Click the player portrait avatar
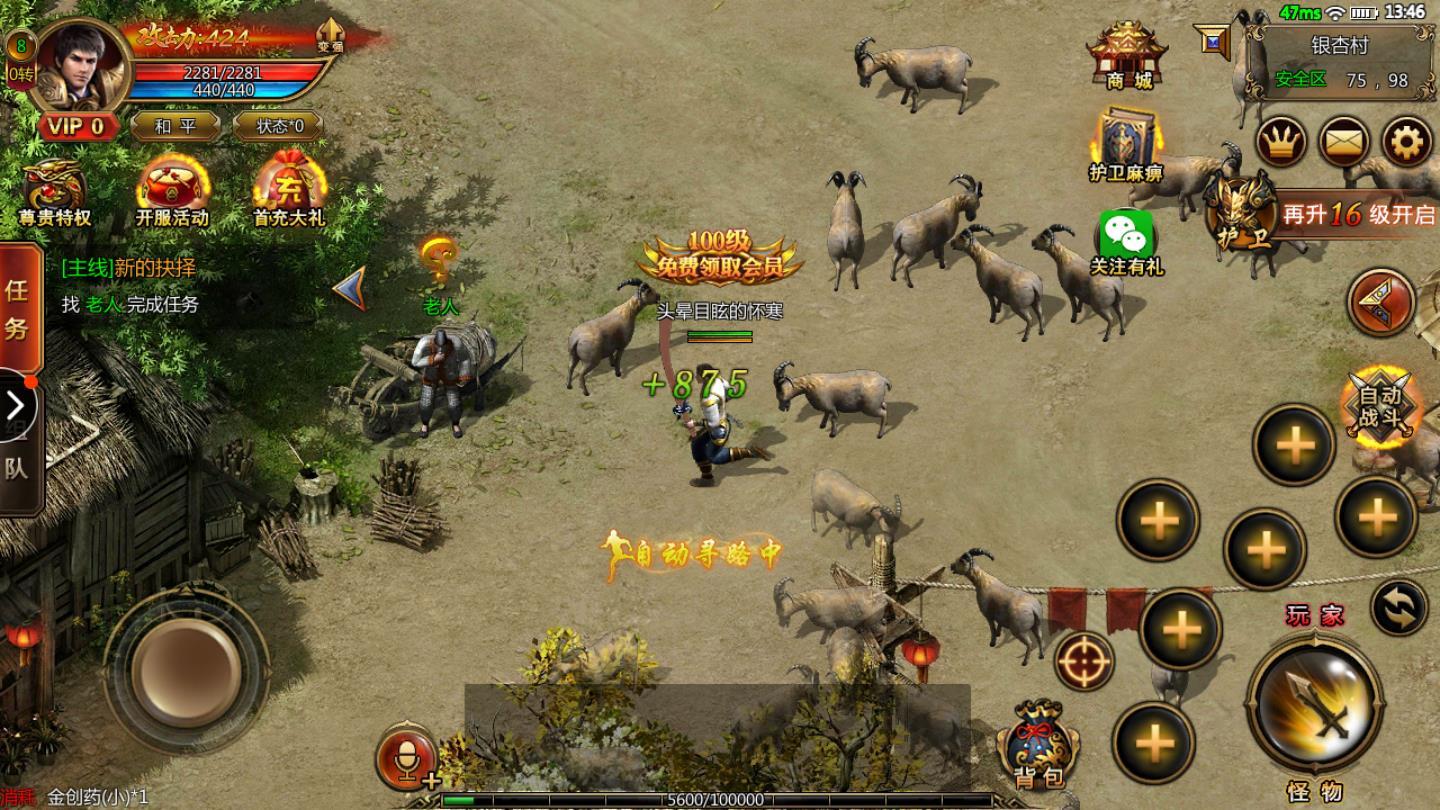This screenshot has height=810, width=1440. click(82, 65)
